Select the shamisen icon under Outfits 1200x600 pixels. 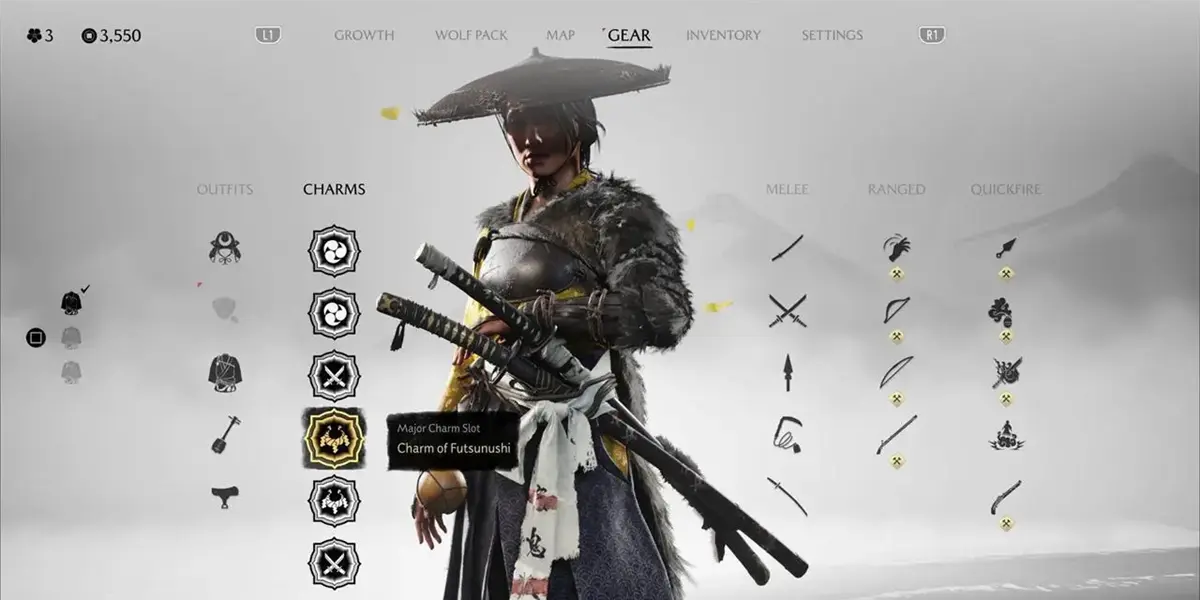click(224, 434)
